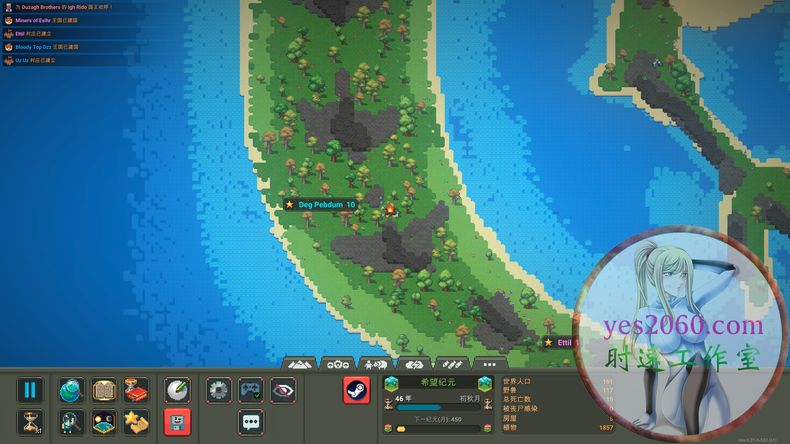Switch to the mountain terrain tab
The image size is (790, 444).
pyautogui.click(x=301, y=364)
